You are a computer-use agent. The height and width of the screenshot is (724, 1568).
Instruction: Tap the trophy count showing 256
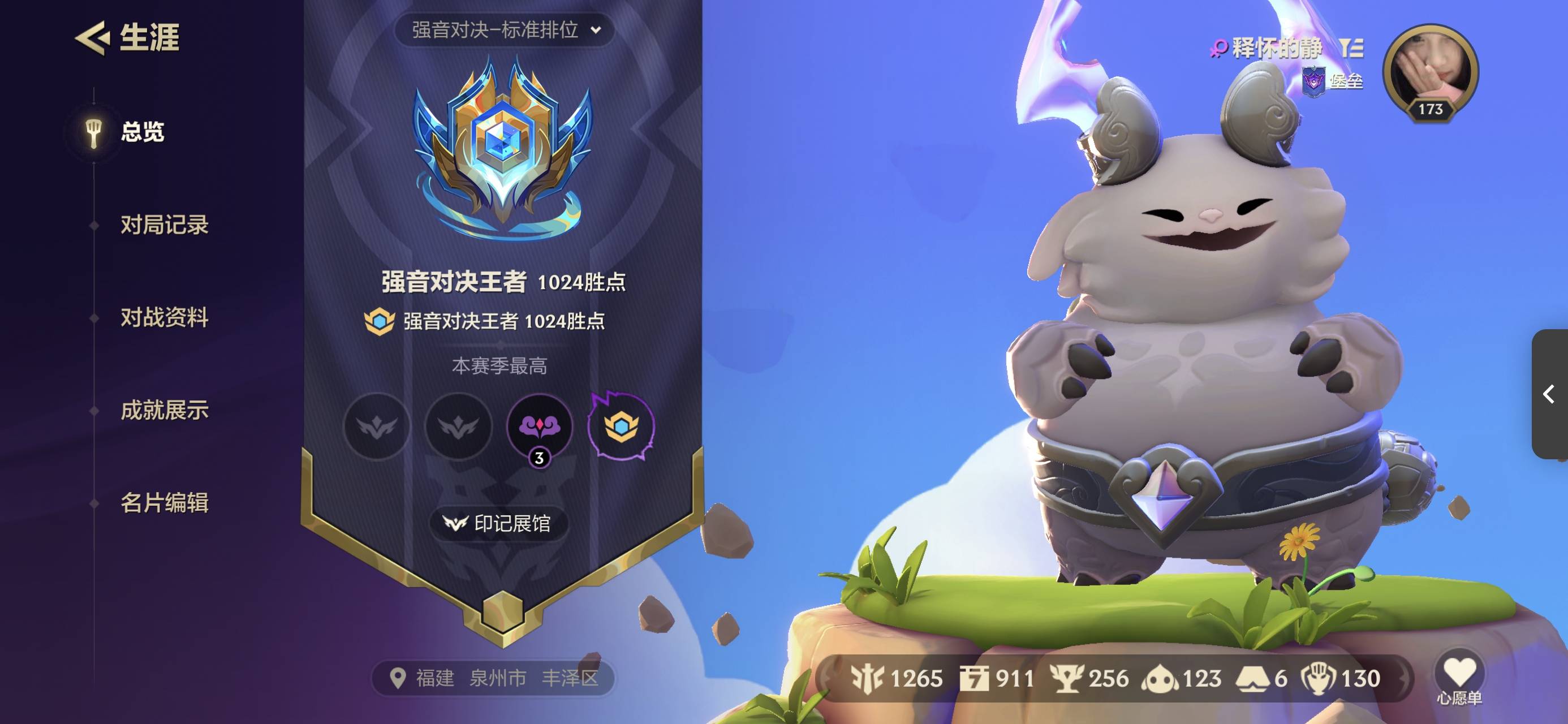pos(1089,678)
